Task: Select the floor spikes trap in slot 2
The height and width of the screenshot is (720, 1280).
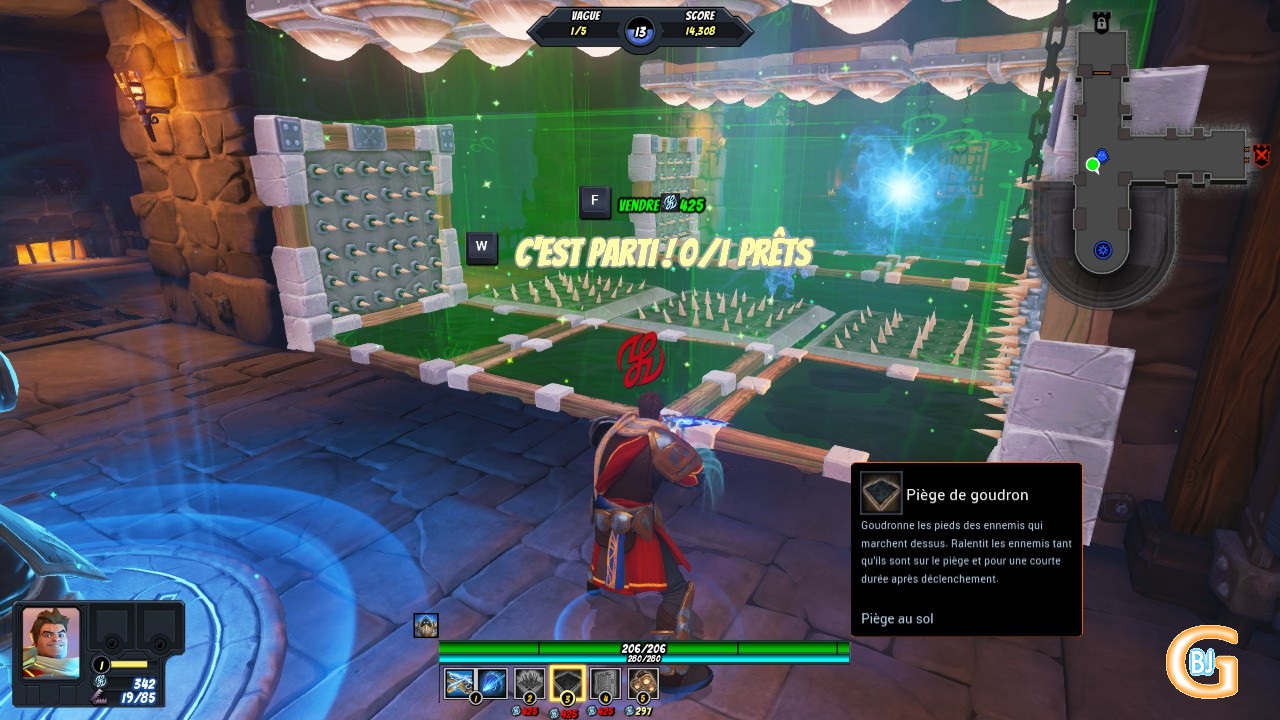Action: (x=528, y=682)
